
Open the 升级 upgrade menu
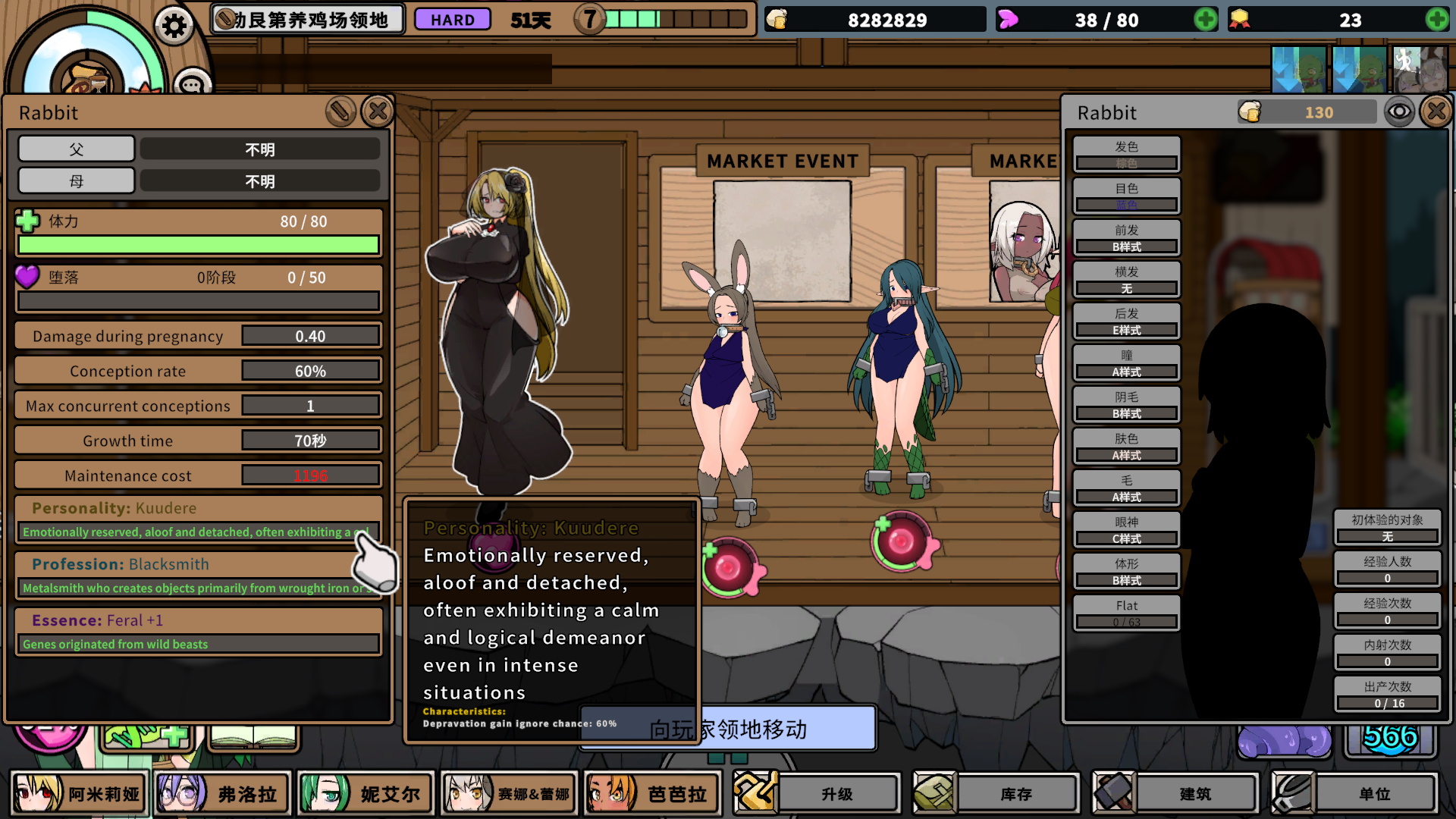[x=817, y=793]
